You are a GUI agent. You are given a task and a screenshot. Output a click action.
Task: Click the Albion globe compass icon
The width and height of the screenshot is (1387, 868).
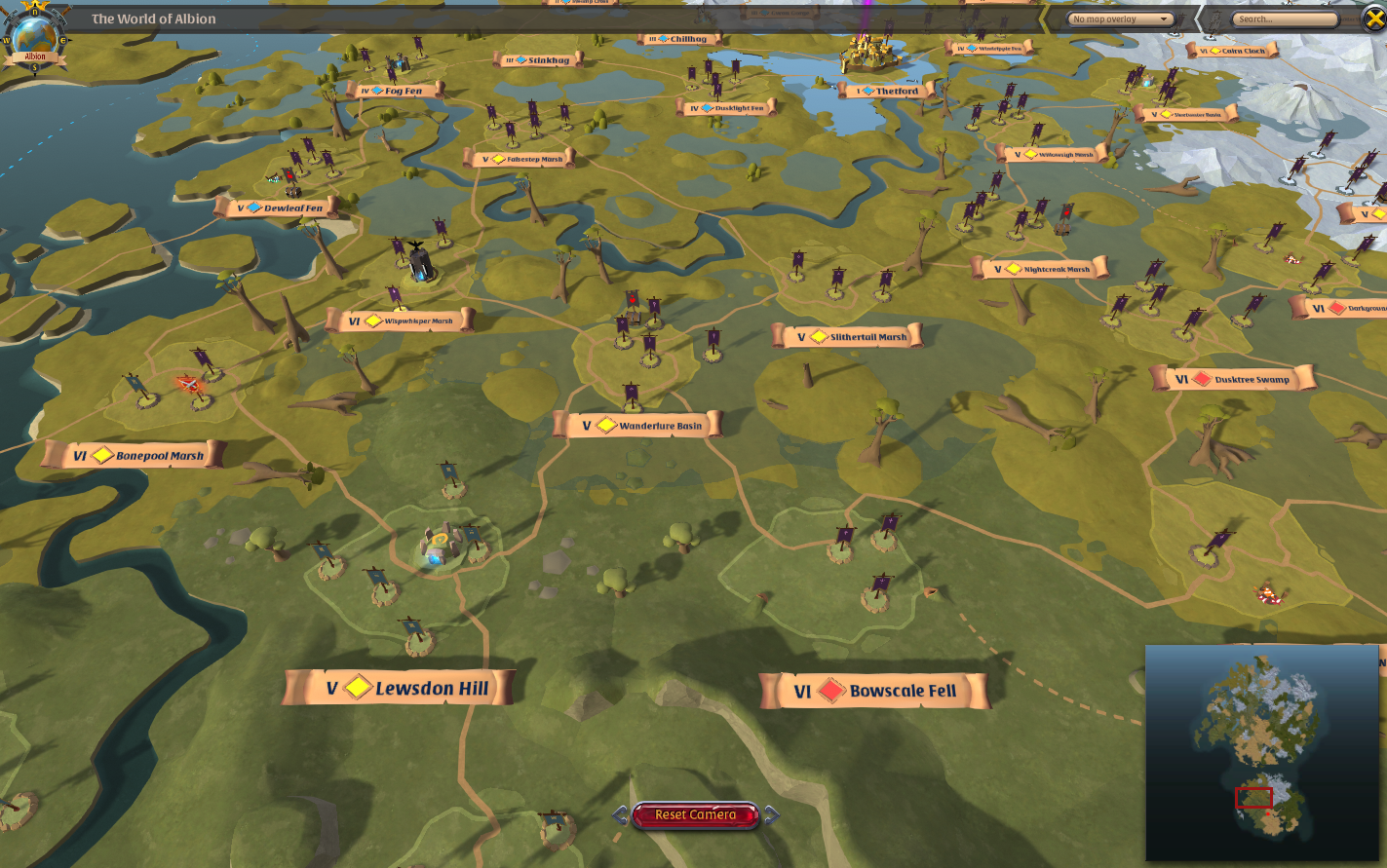point(35,34)
